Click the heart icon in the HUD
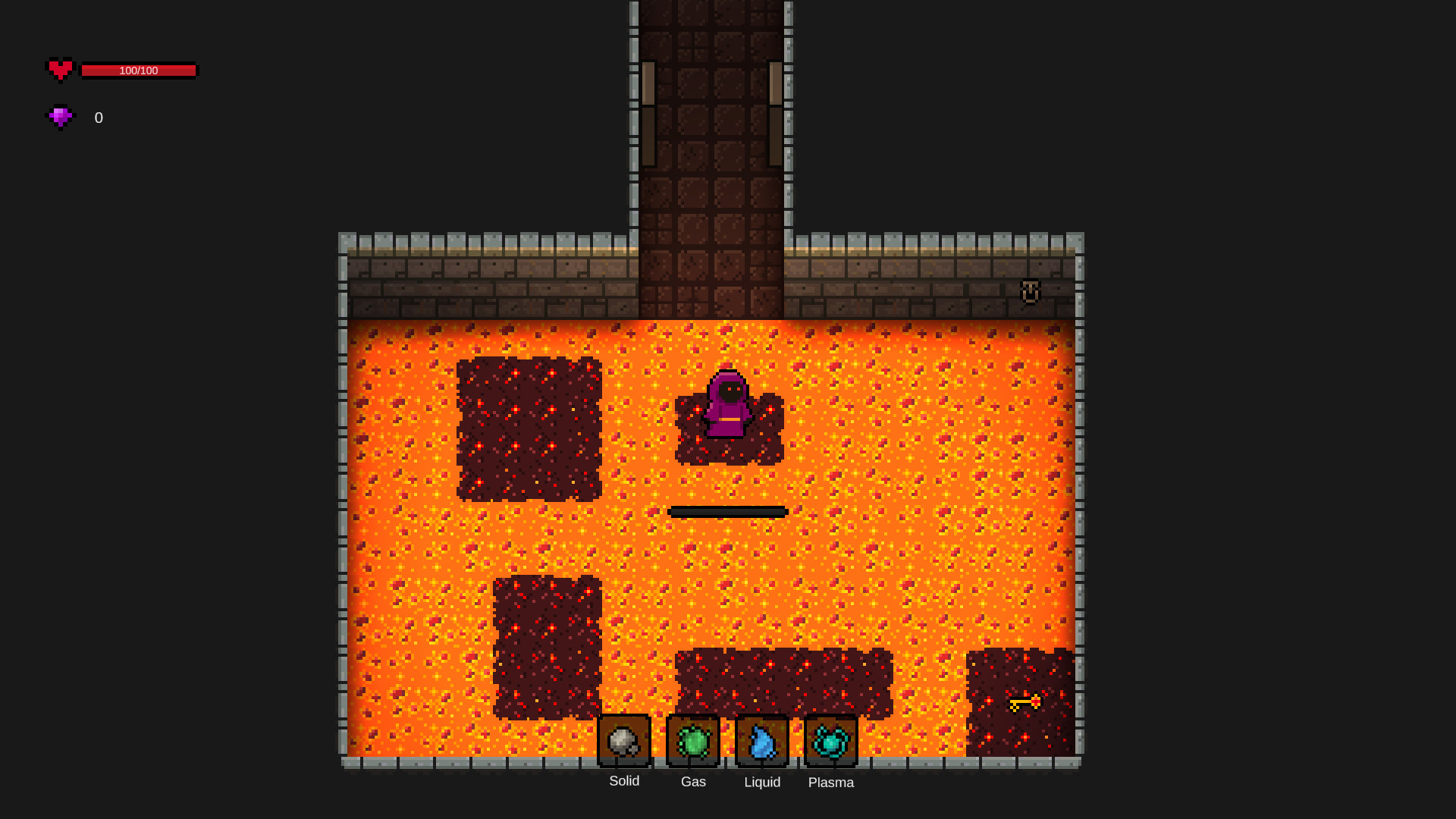 61,70
